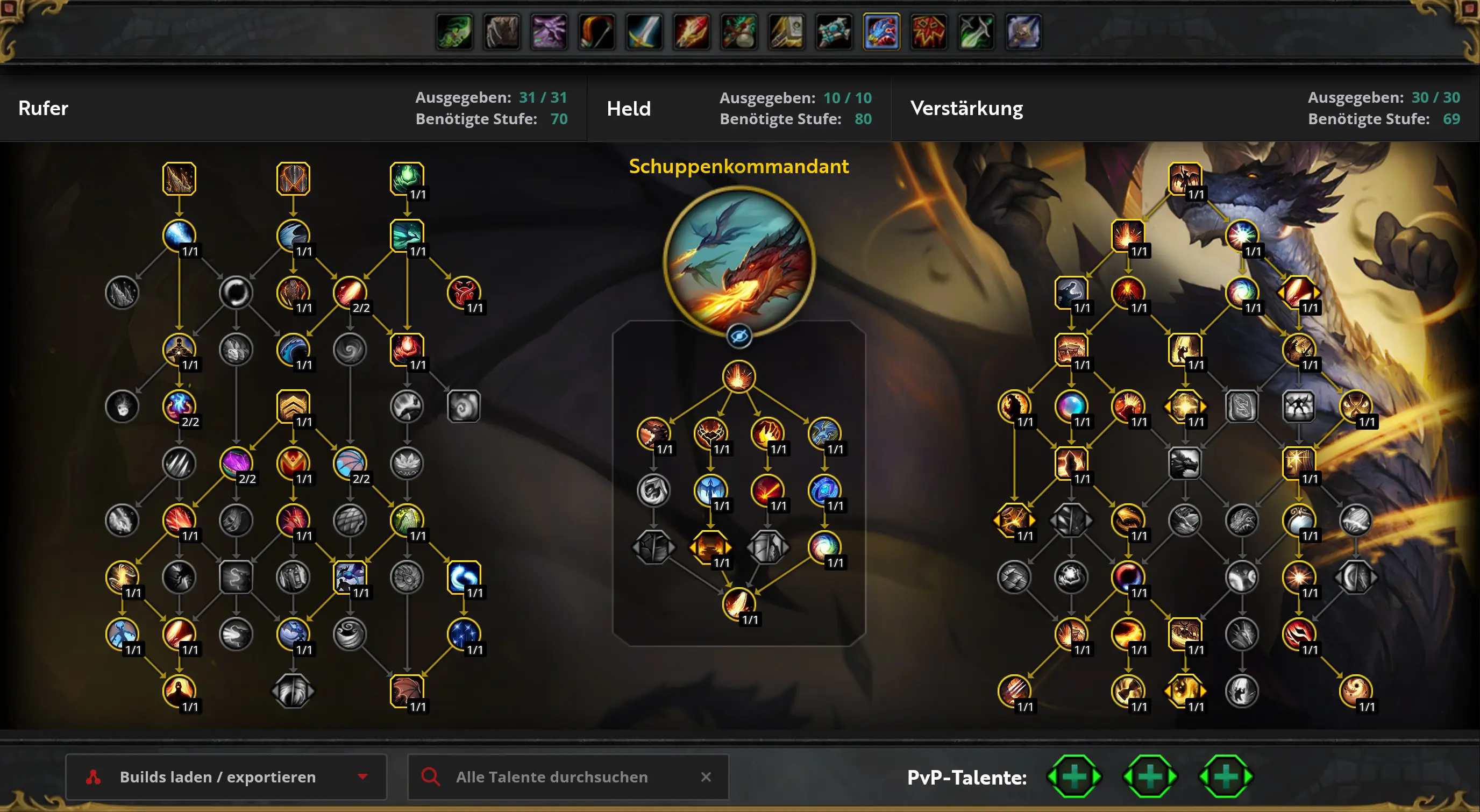The image size is (1480, 812).
Task: Open the Builds laden / exportieren dropdown
Action: (226, 777)
